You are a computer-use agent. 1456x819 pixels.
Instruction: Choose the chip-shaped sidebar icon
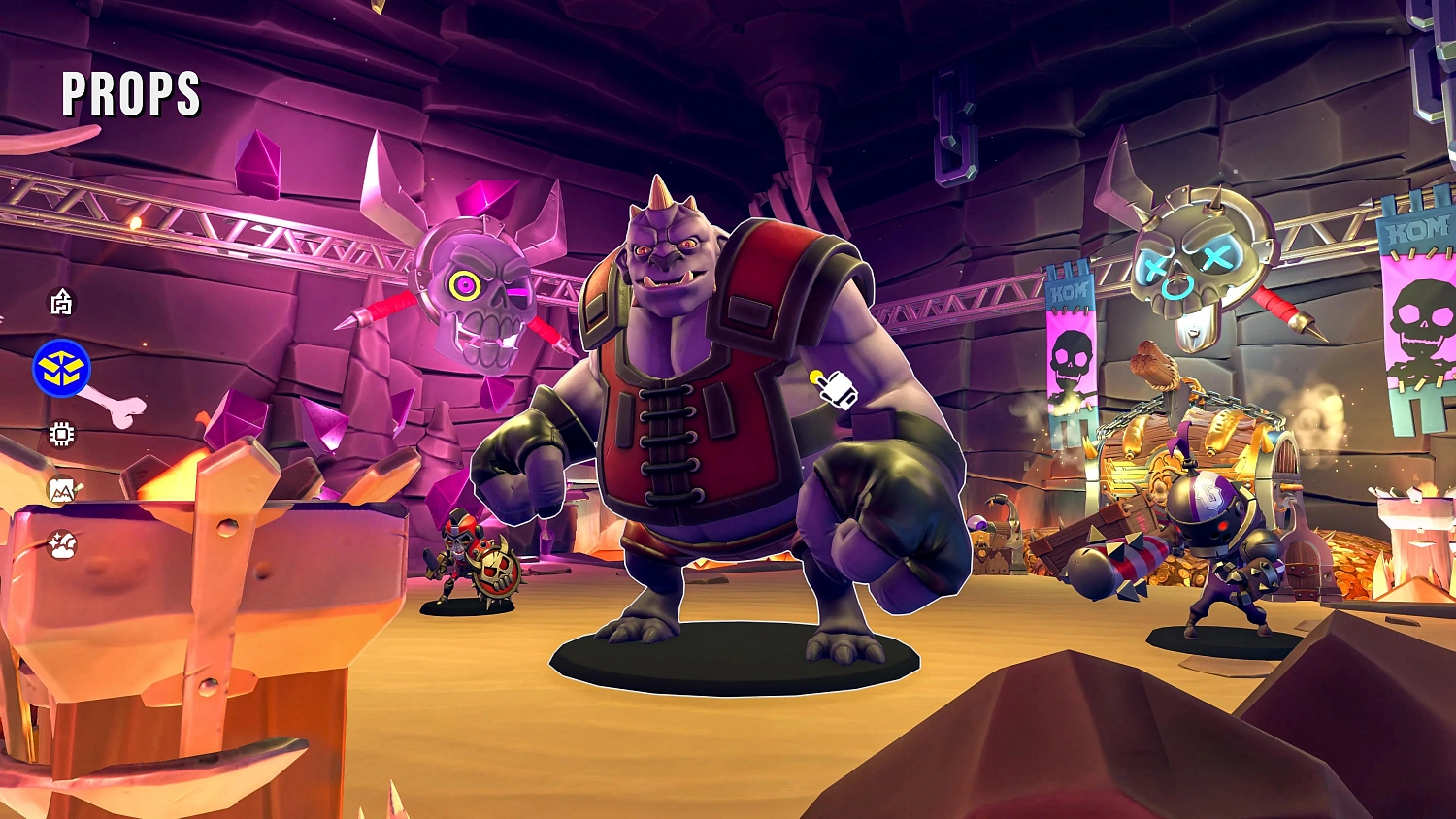tap(61, 434)
